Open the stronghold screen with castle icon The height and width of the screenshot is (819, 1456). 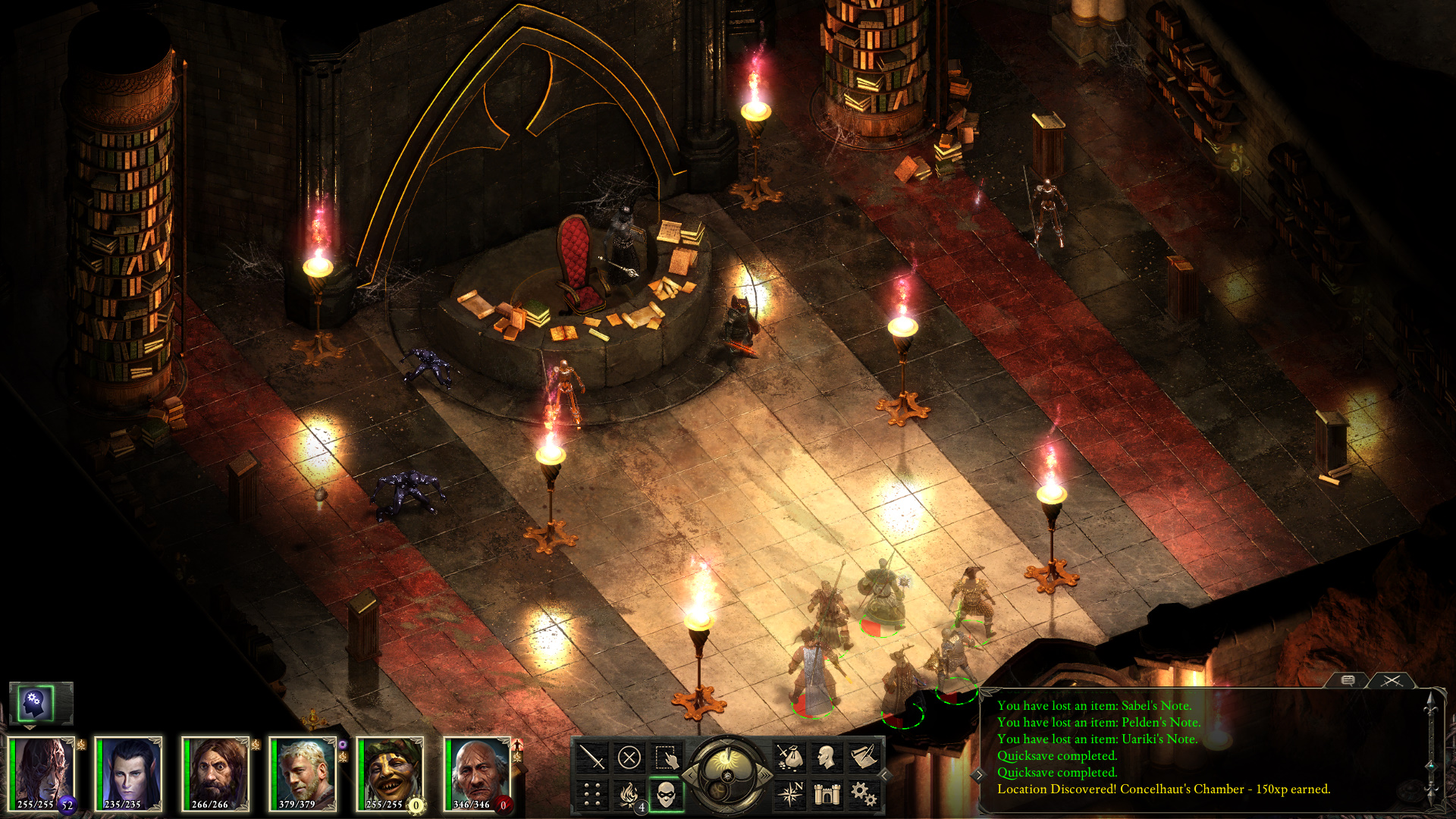(827, 795)
